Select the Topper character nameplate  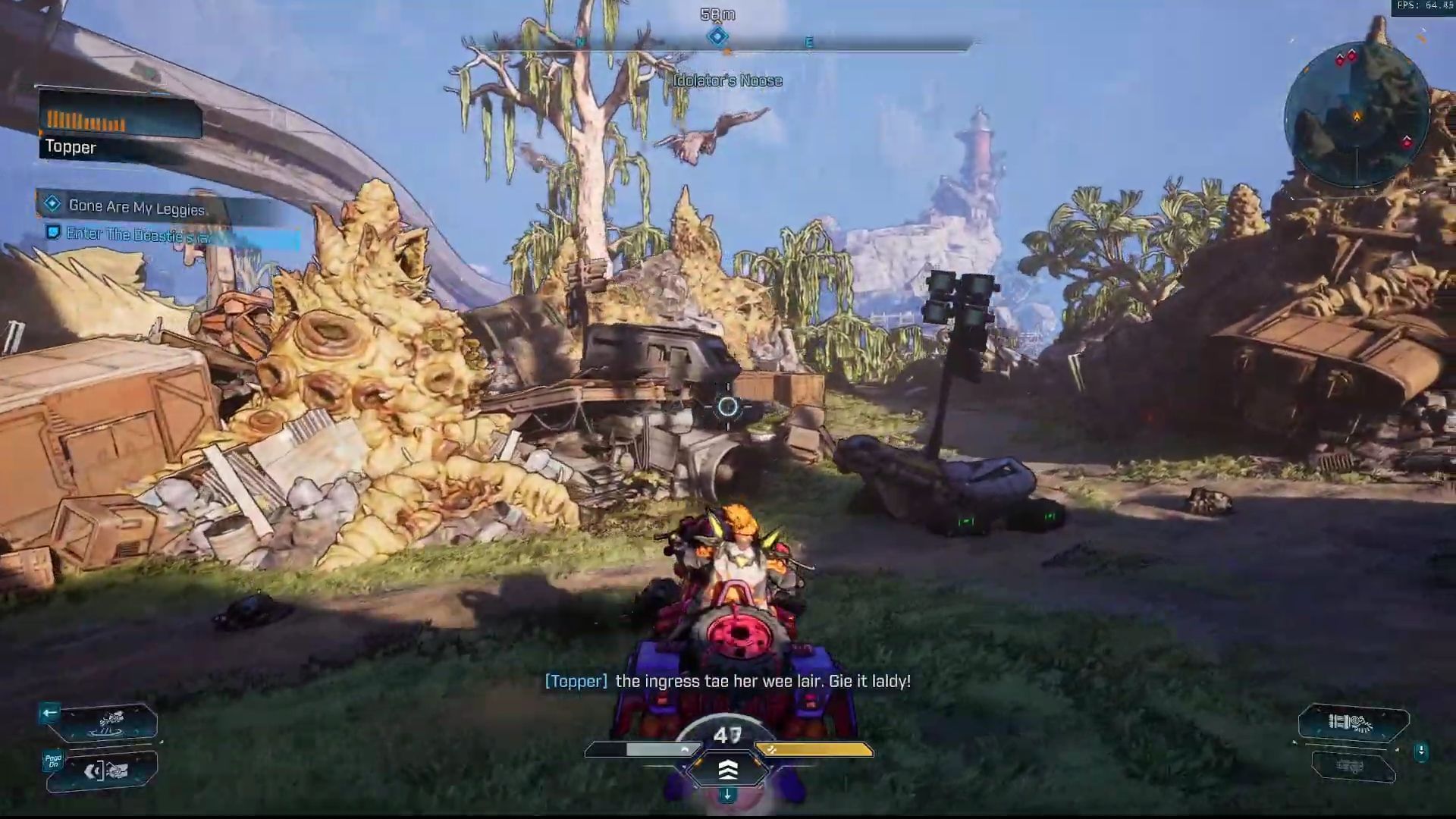(70, 147)
